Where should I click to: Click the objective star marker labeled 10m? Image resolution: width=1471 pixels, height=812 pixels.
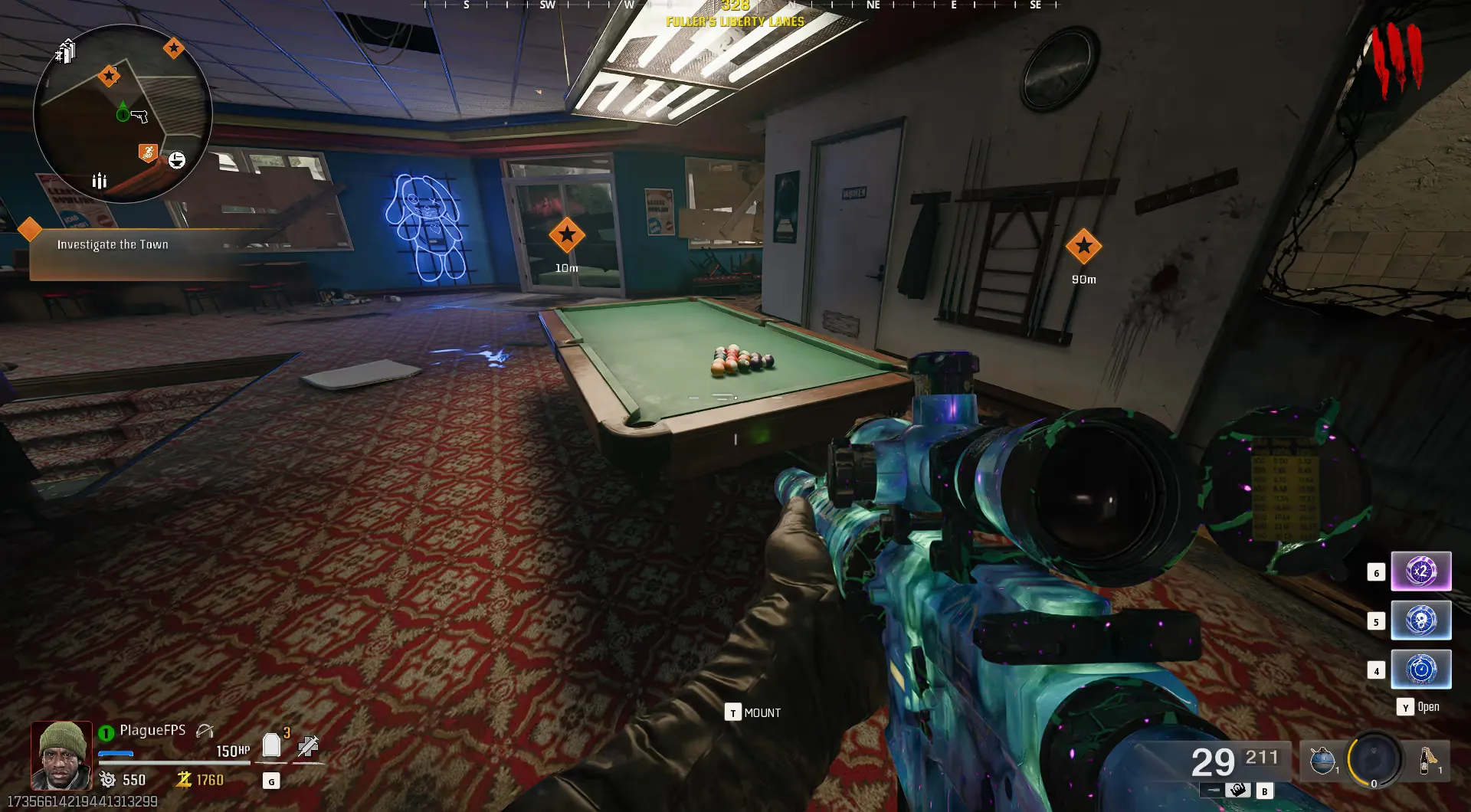567,235
